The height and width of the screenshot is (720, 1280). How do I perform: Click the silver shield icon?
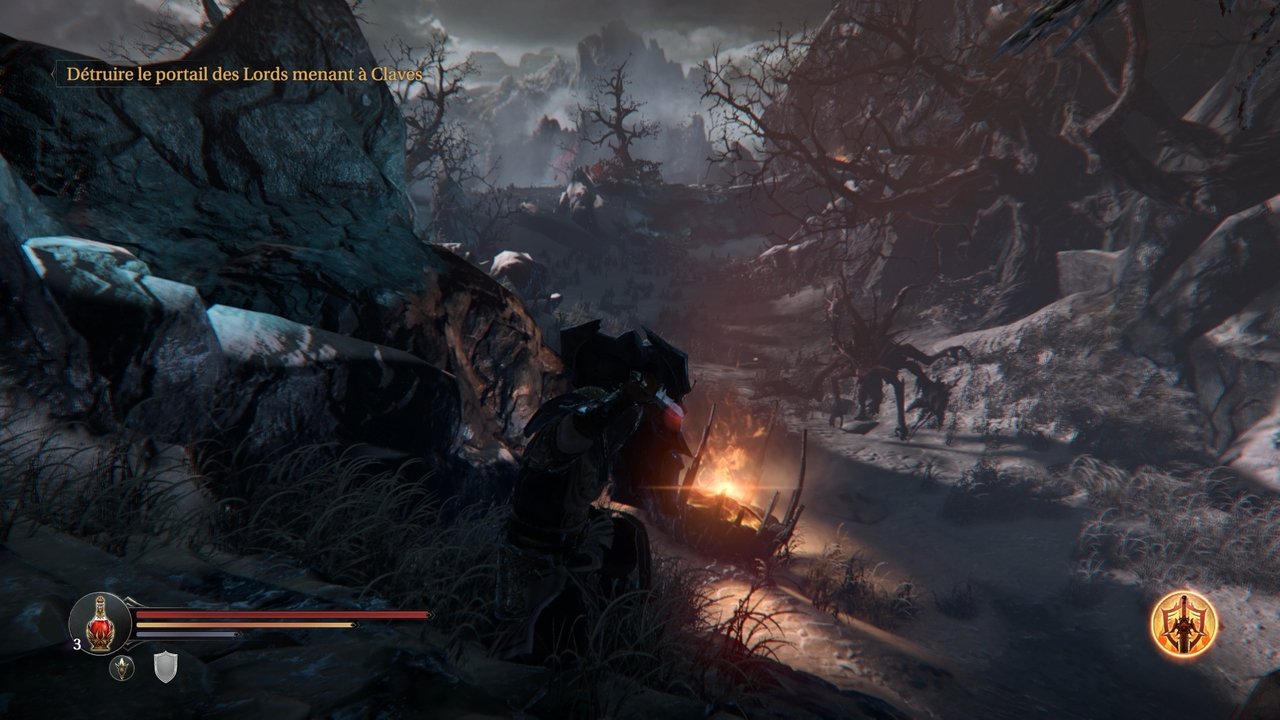coord(164,666)
